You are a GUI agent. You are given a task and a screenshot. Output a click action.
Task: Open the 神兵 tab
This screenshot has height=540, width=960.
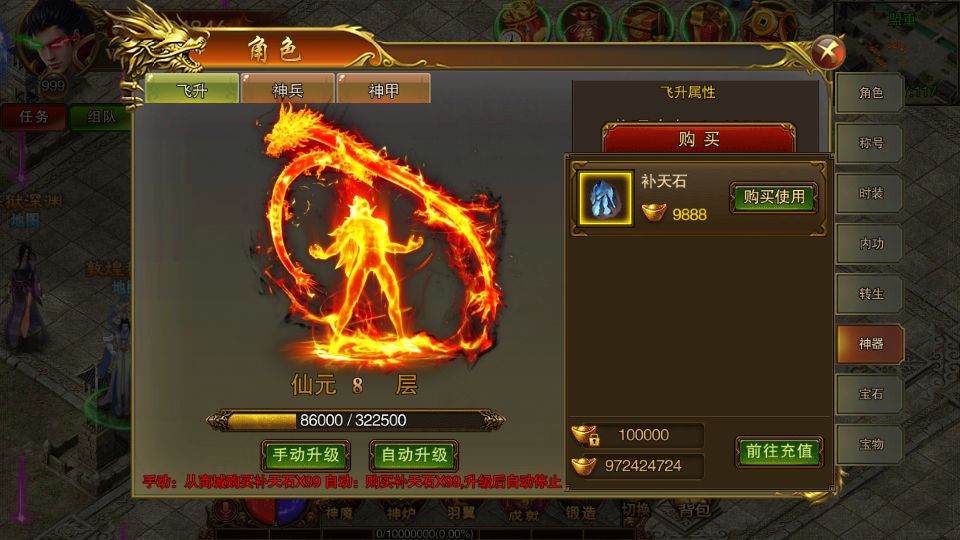288,90
